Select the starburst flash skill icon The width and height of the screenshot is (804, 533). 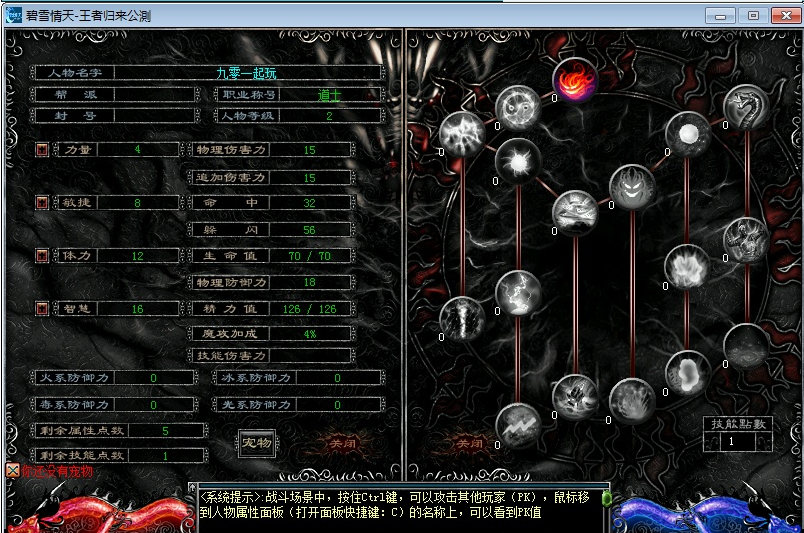tap(518, 161)
